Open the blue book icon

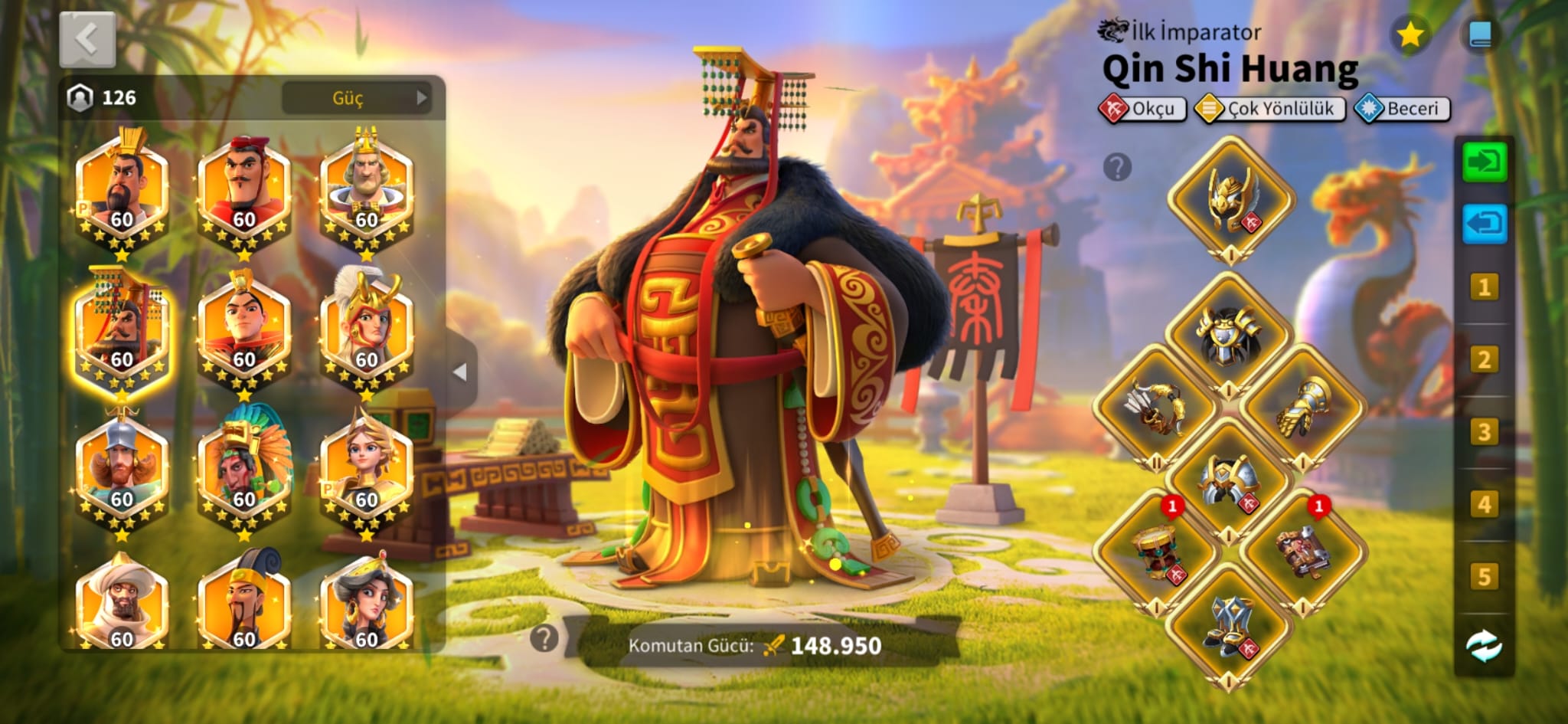[1479, 35]
